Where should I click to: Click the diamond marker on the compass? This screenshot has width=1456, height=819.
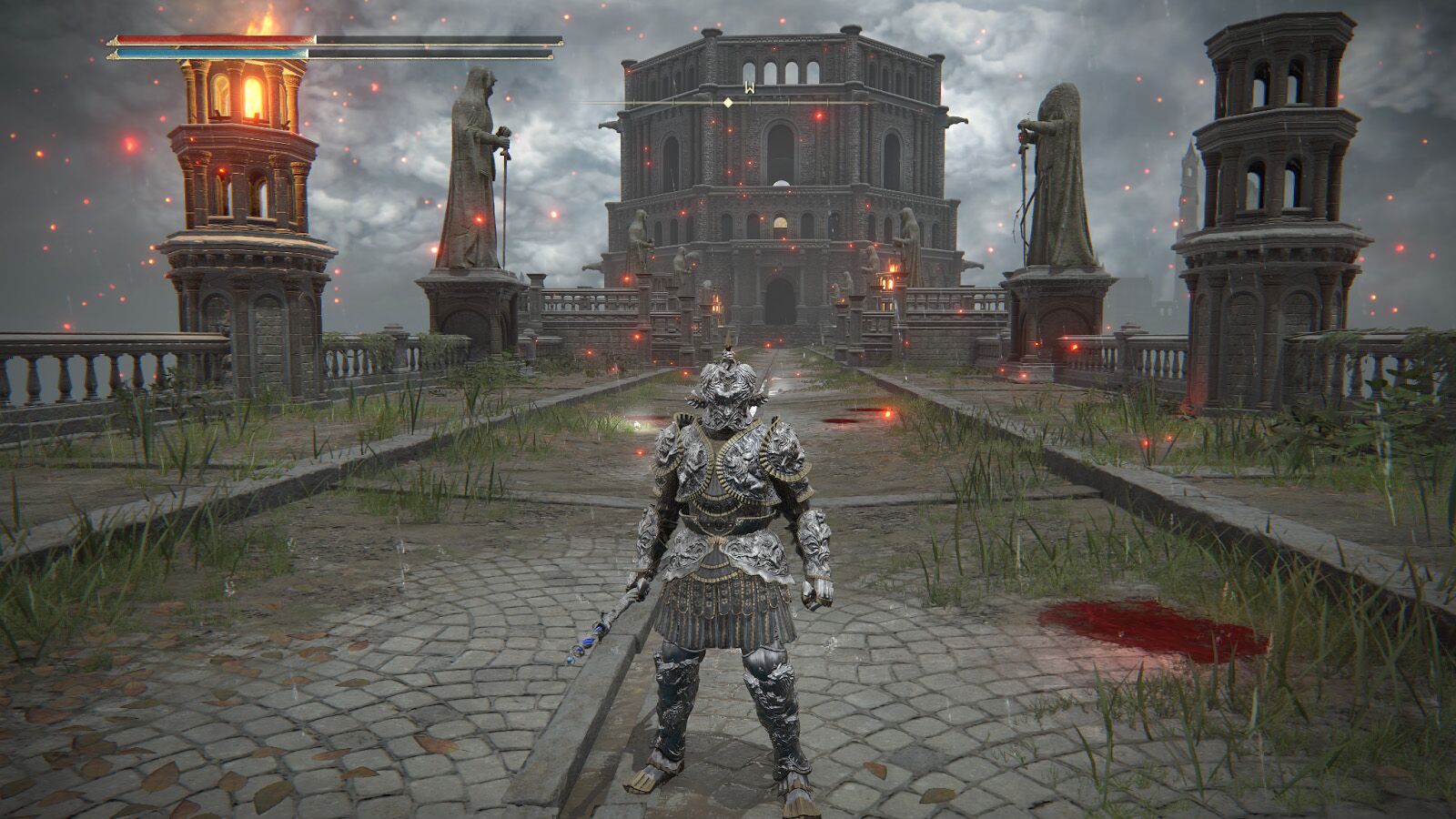click(x=728, y=103)
